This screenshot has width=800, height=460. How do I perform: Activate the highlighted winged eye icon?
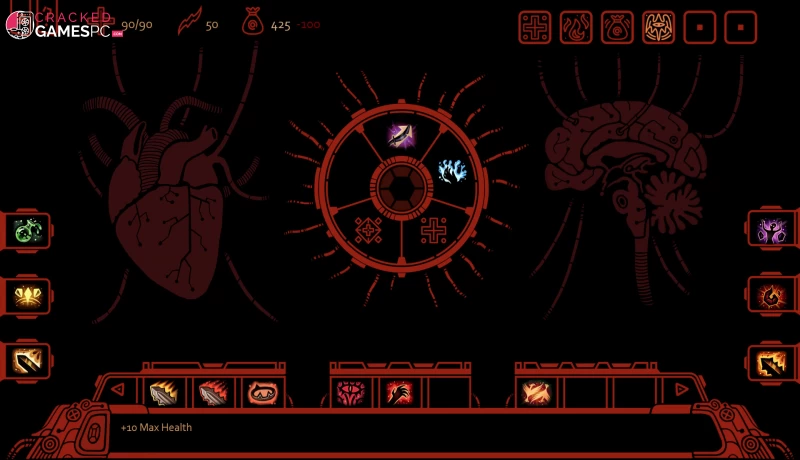pyautogui.click(x=658, y=27)
